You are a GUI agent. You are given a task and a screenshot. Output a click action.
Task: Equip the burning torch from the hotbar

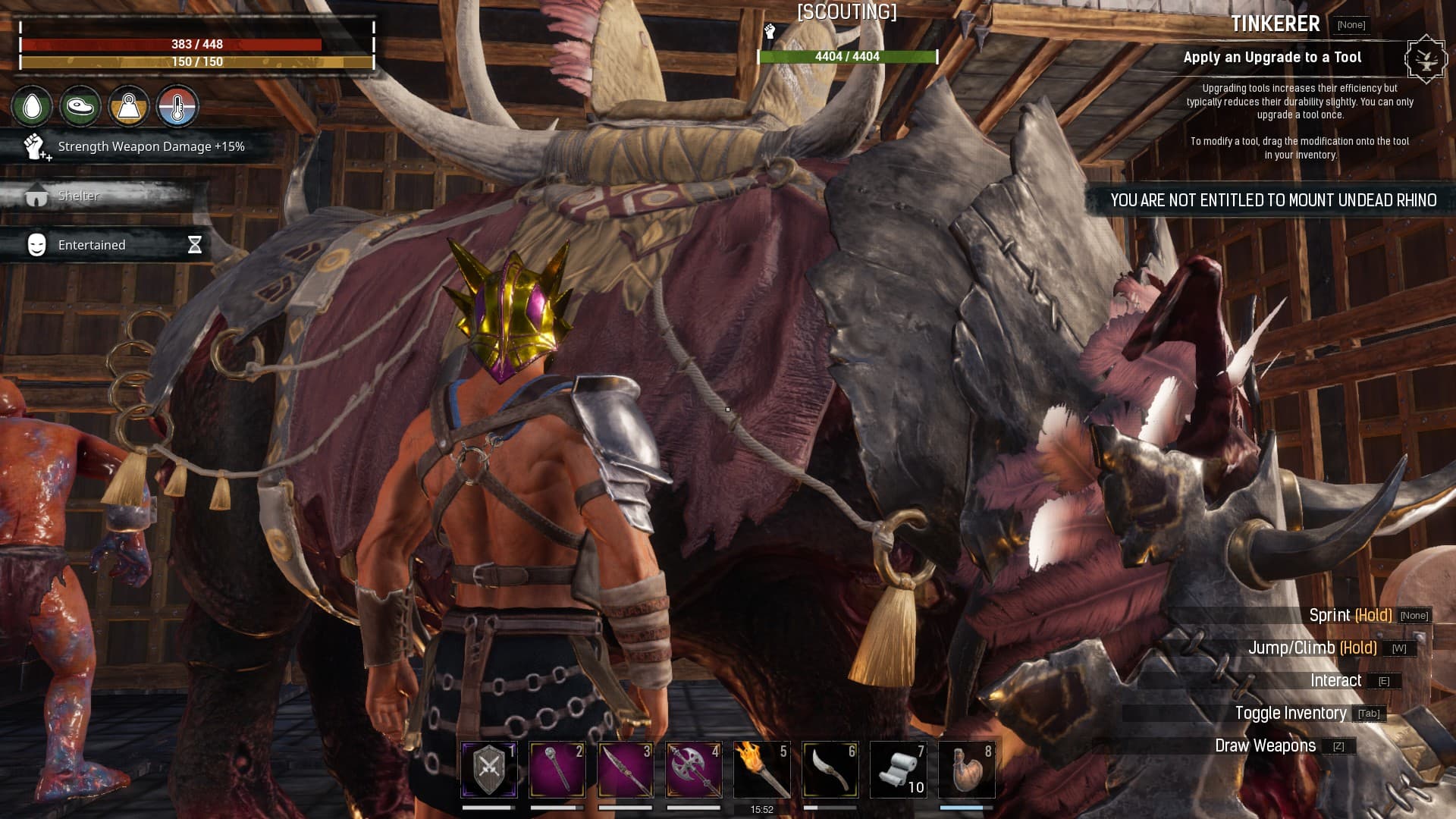(762, 769)
